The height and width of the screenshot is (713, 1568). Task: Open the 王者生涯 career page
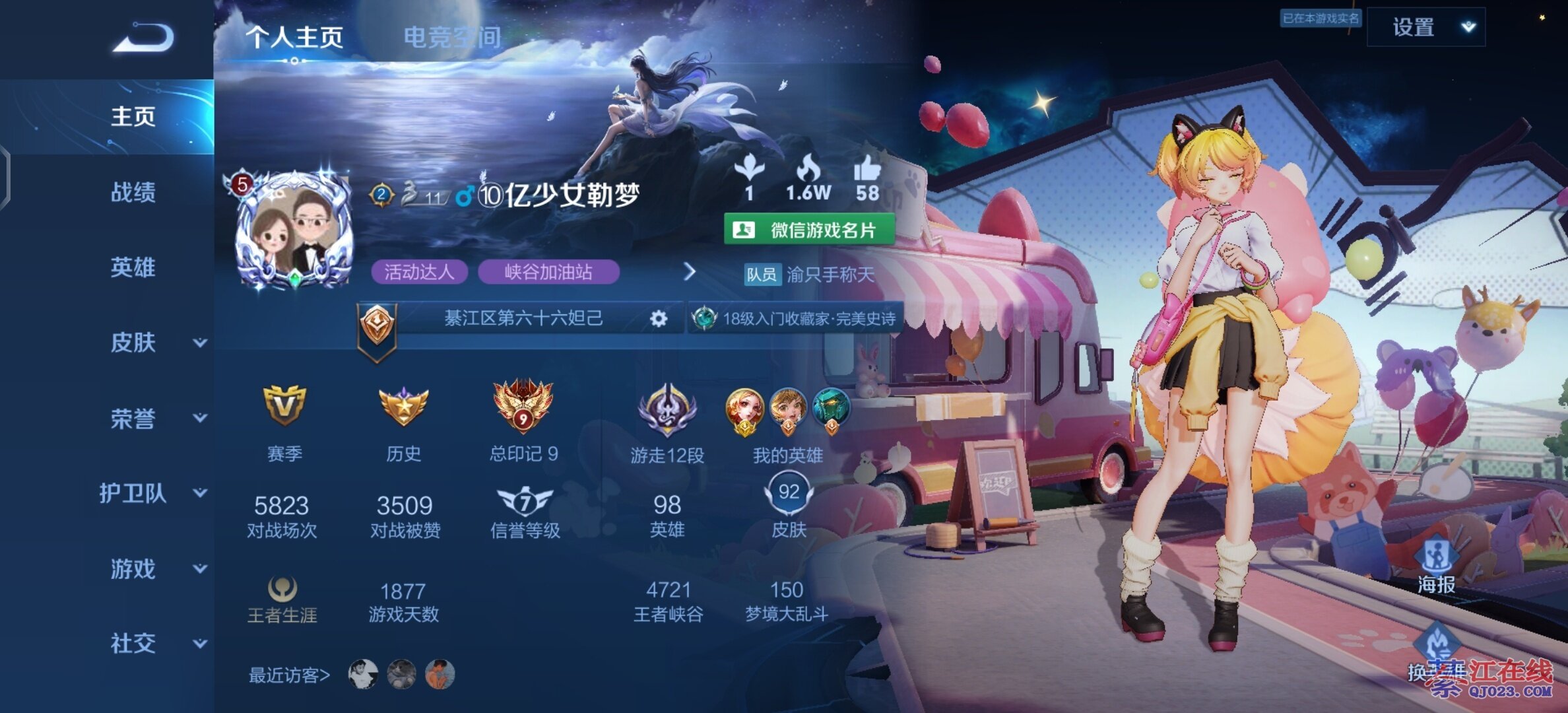(x=282, y=599)
